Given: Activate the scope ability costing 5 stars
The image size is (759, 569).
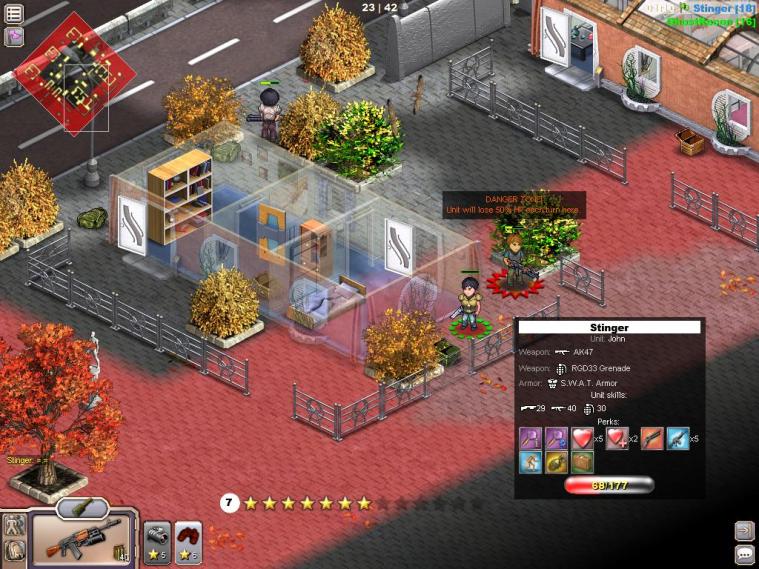Looking at the screenshot, I should tap(157, 540).
